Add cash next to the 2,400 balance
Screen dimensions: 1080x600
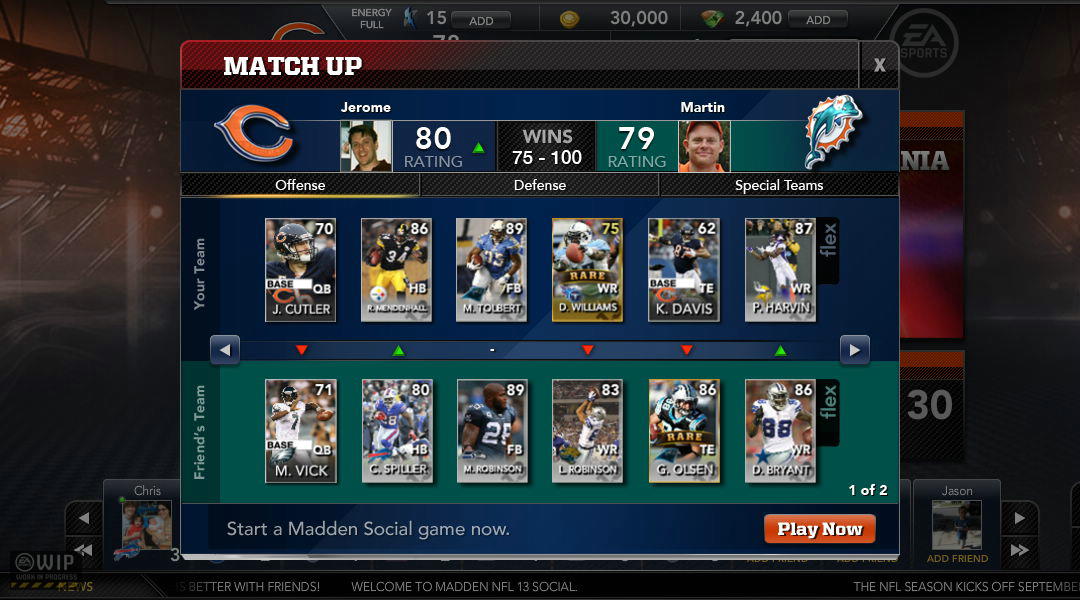[x=817, y=20]
